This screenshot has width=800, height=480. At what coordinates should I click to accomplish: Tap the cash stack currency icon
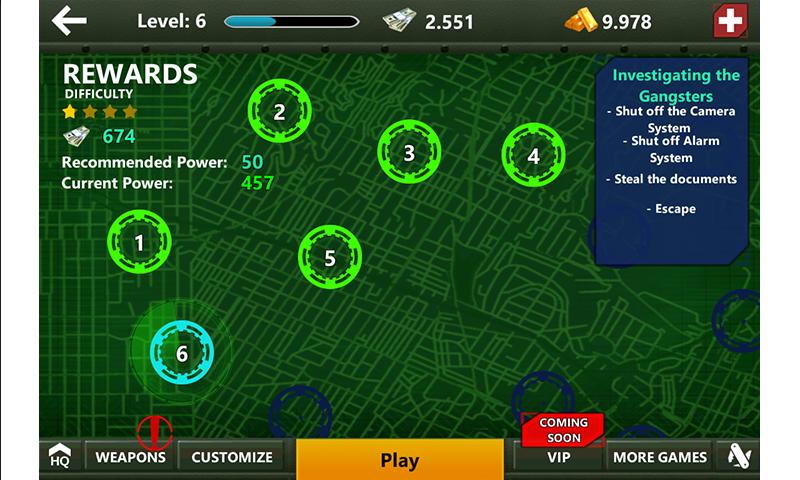[x=398, y=21]
